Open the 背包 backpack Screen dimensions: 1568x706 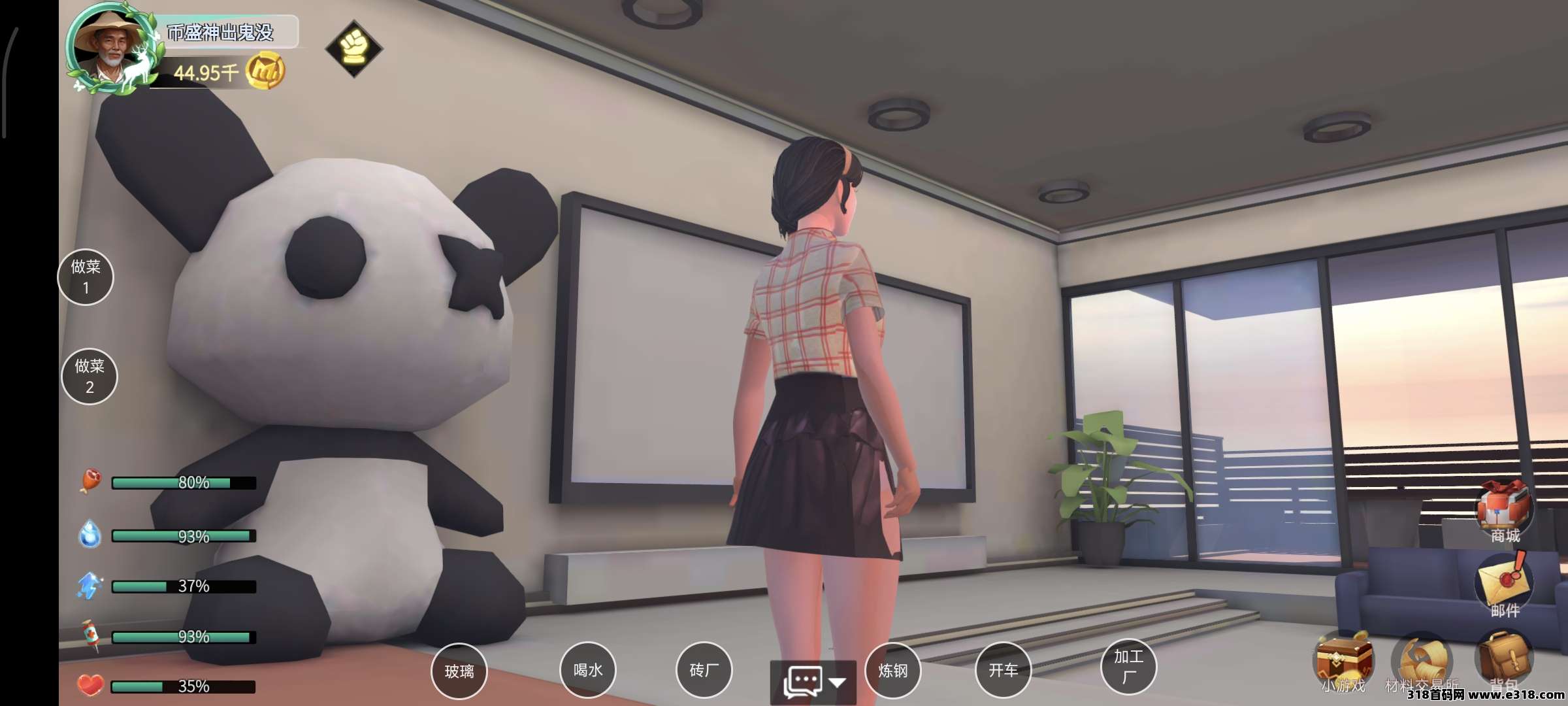tap(1504, 659)
